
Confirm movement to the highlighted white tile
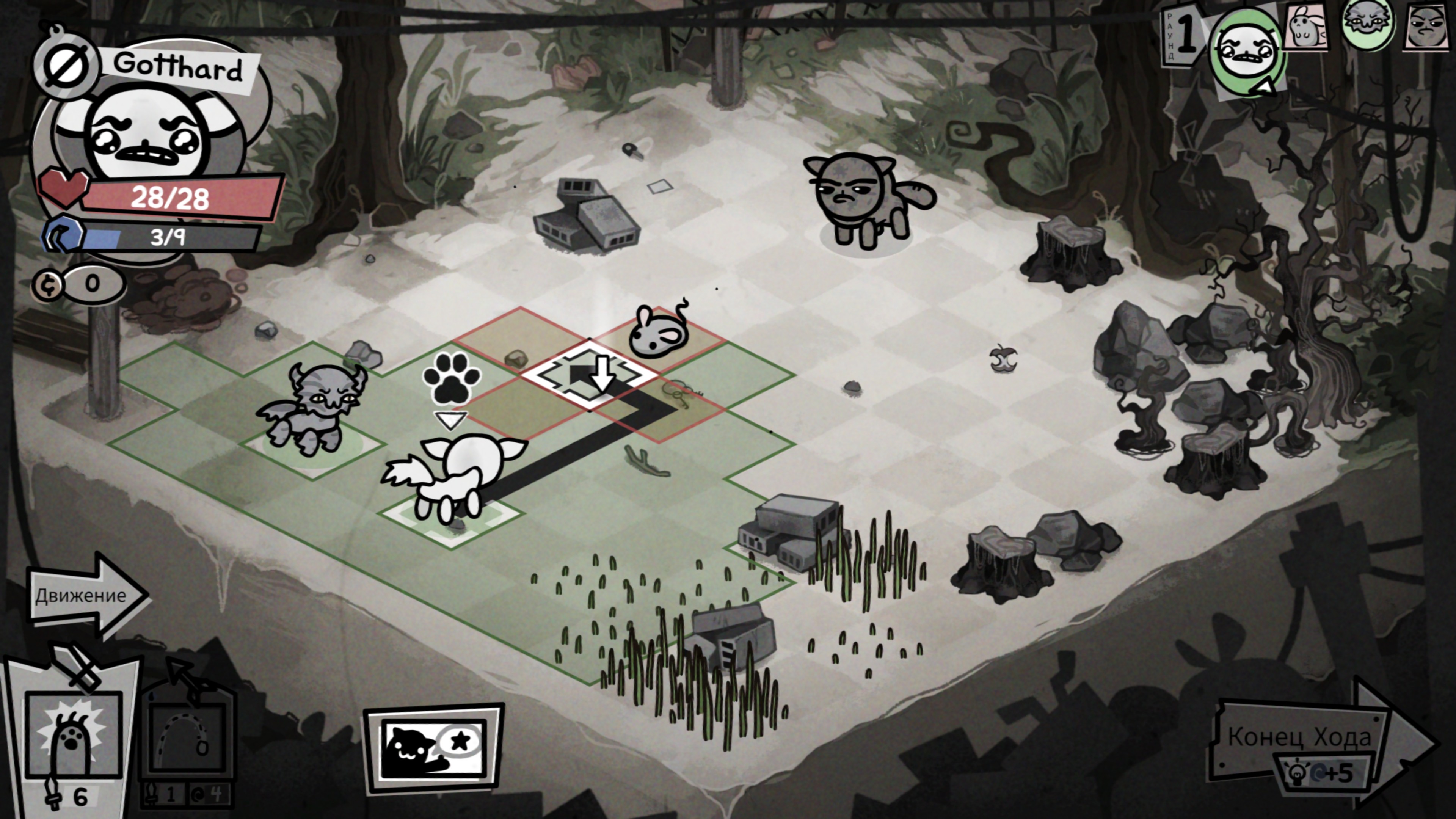(590, 374)
